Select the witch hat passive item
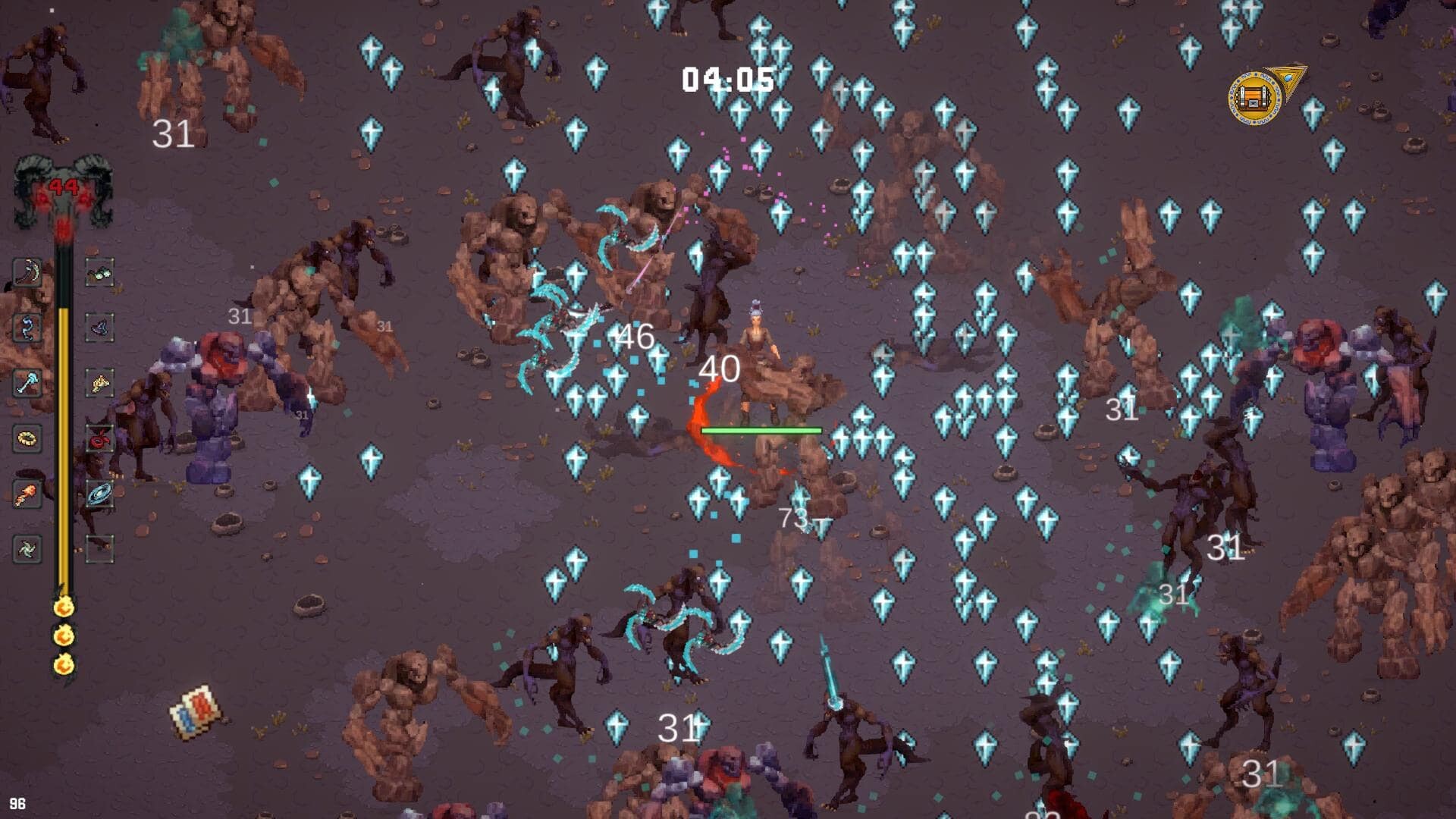Screen dimensions: 1456x819 pos(99,328)
